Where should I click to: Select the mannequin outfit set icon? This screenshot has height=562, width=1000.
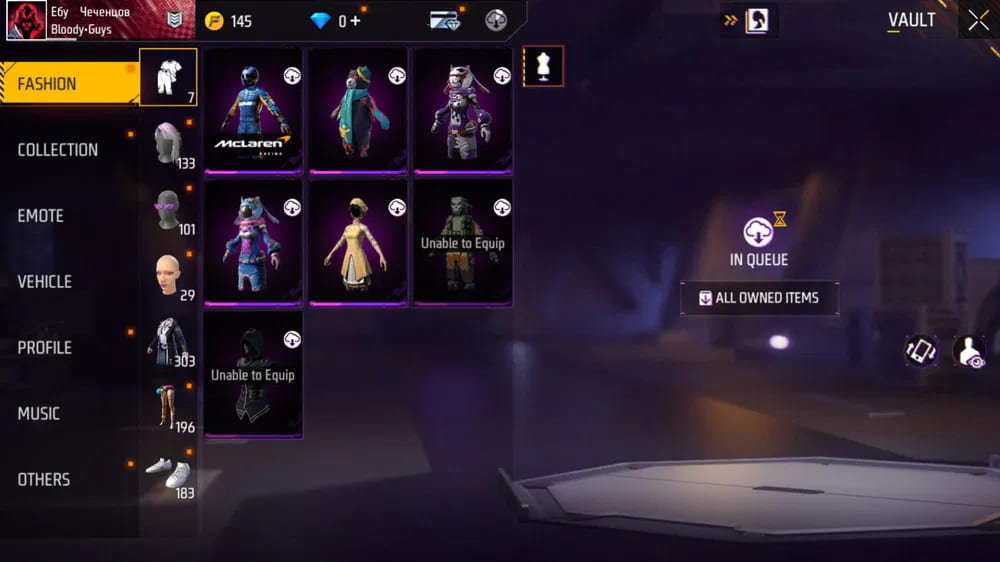(x=543, y=66)
